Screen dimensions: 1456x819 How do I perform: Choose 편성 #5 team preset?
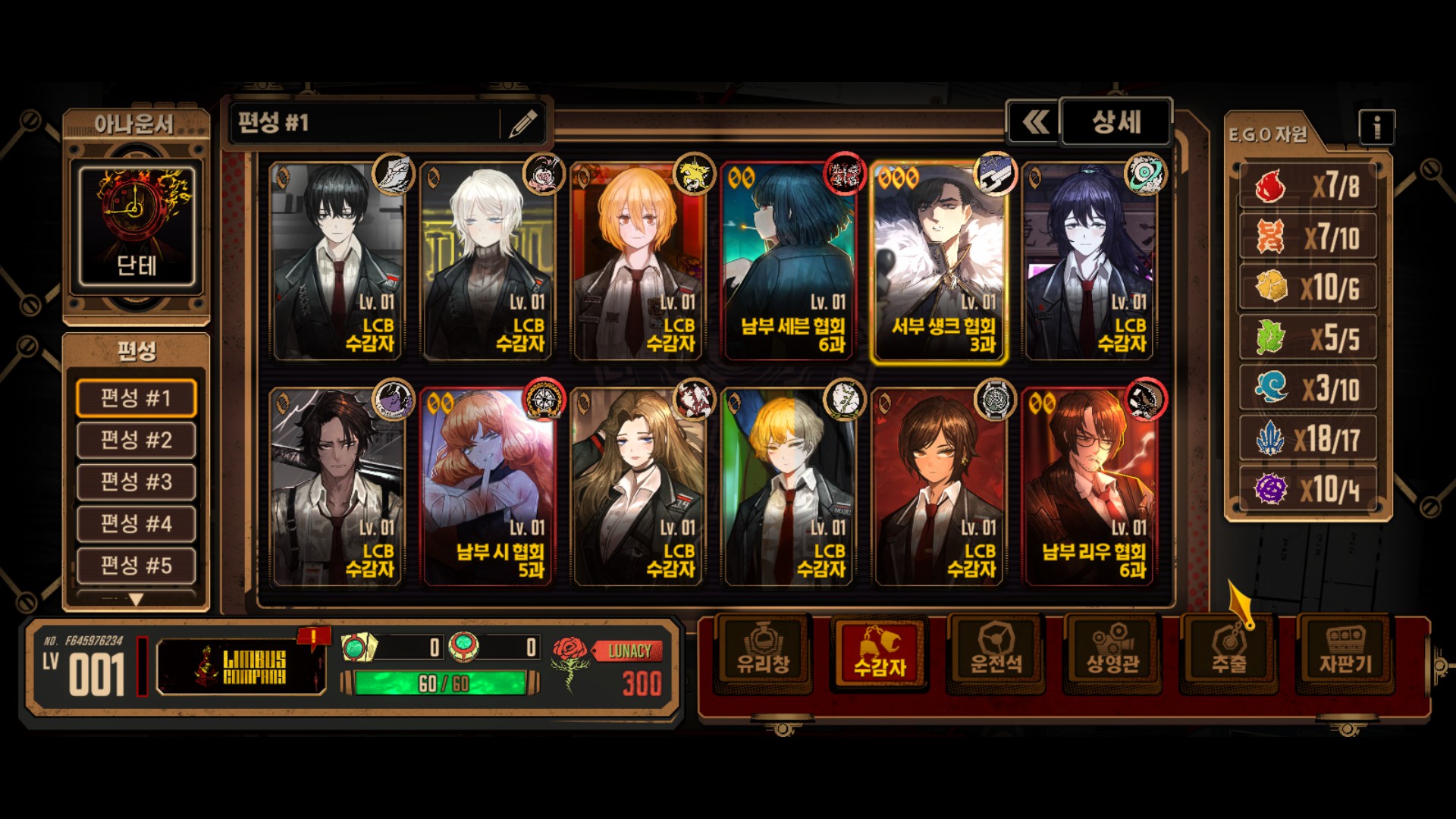click(x=136, y=565)
